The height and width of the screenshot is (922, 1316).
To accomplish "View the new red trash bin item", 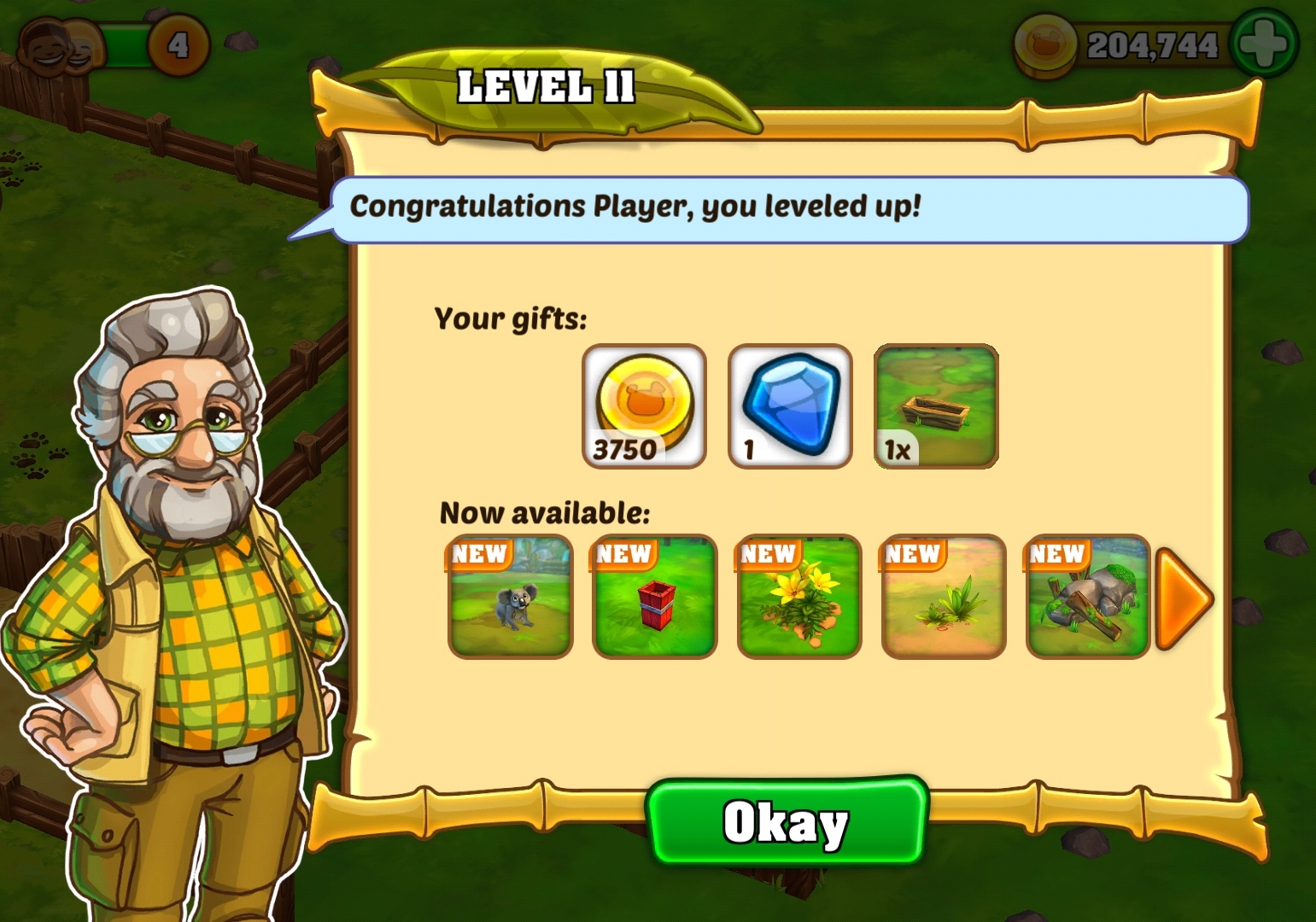I will point(654,597).
